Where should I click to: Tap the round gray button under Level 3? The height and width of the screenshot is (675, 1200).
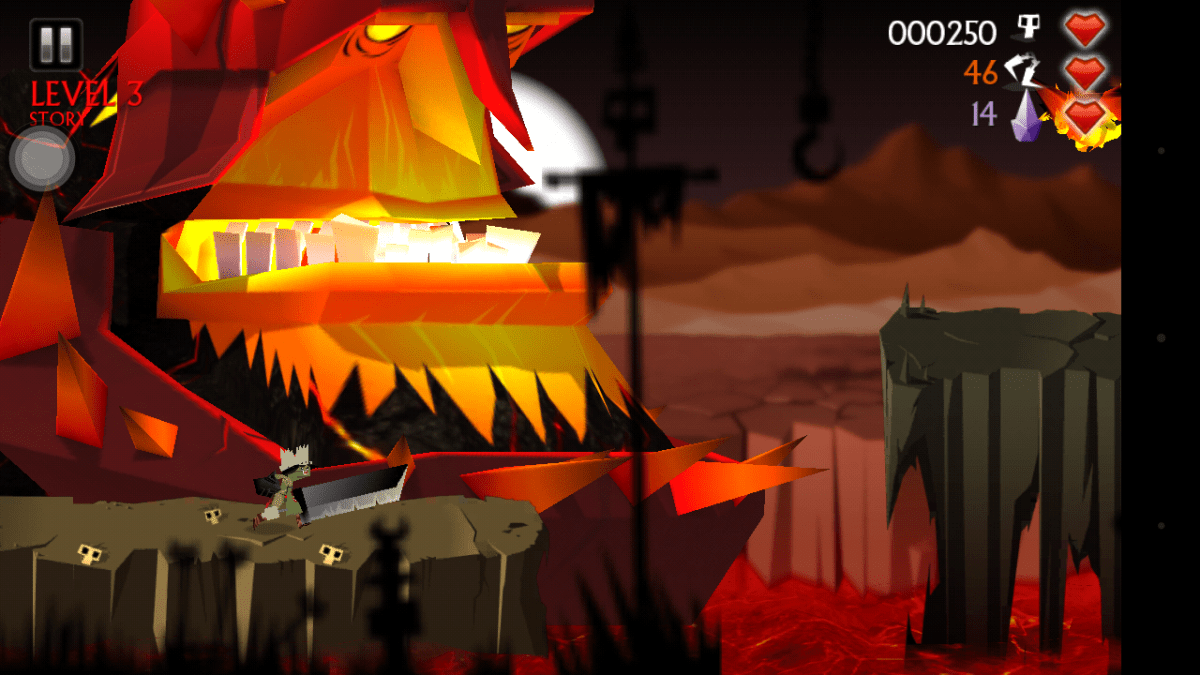(42, 159)
